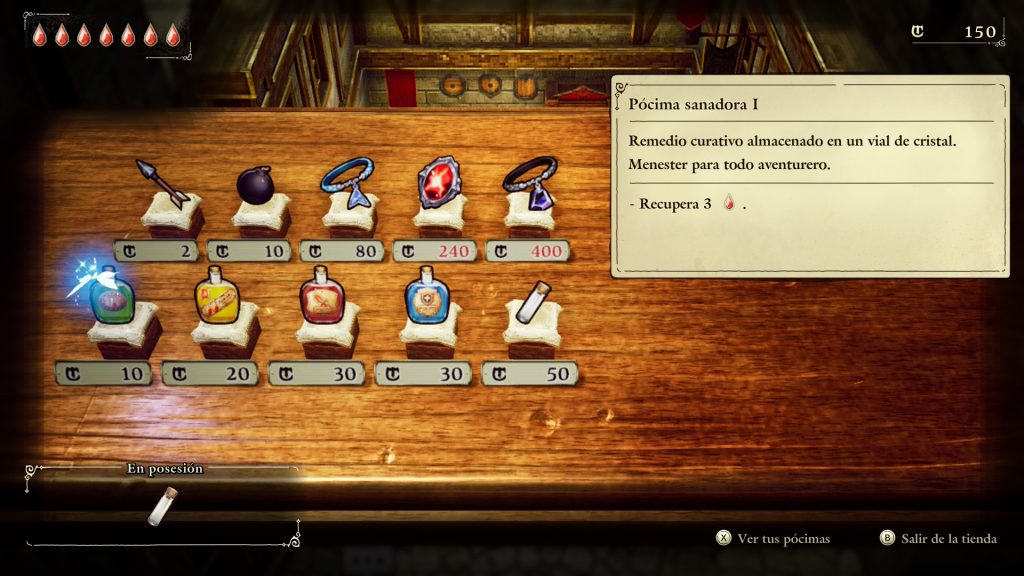The height and width of the screenshot is (576, 1024).
Task: Select the yellow potion bottle
Action: pyautogui.click(x=217, y=299)
